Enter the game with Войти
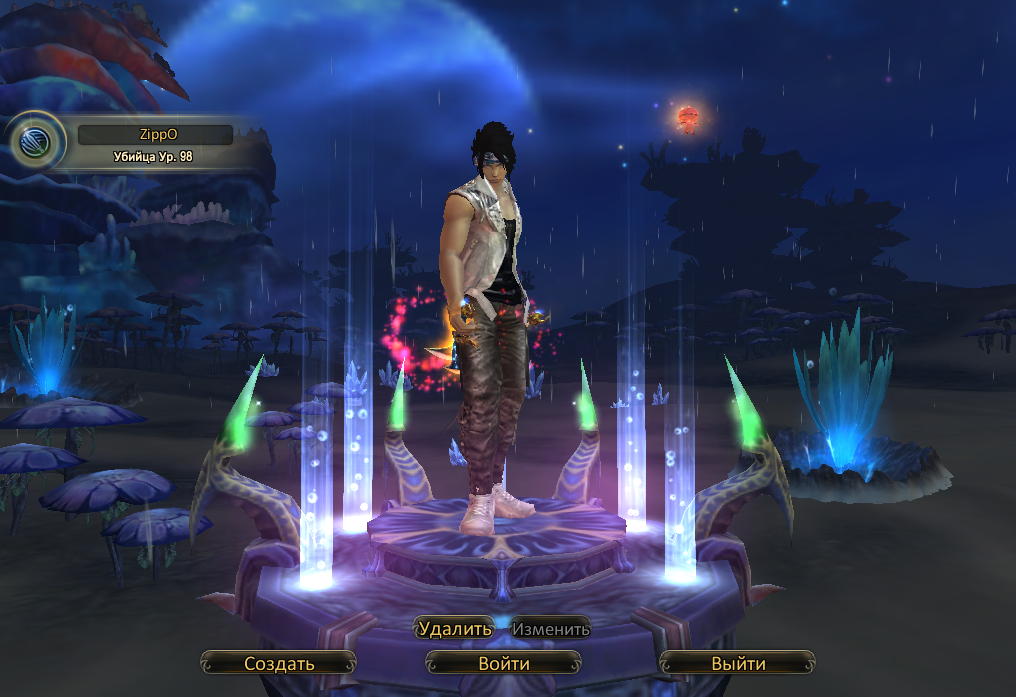The height and width of the screenshot is (697, 1016). [x=503, y=663]
